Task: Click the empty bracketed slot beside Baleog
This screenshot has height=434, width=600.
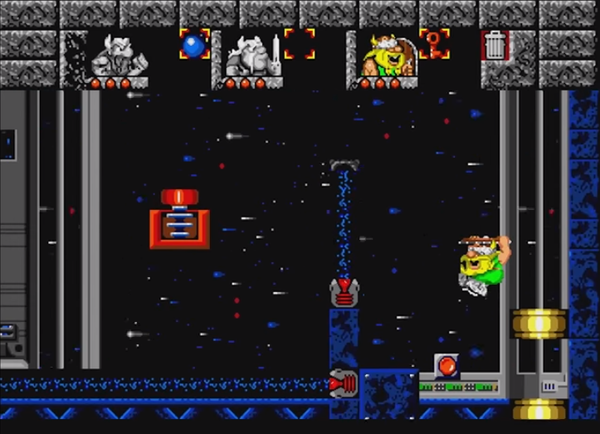Action: click(299, 44)
